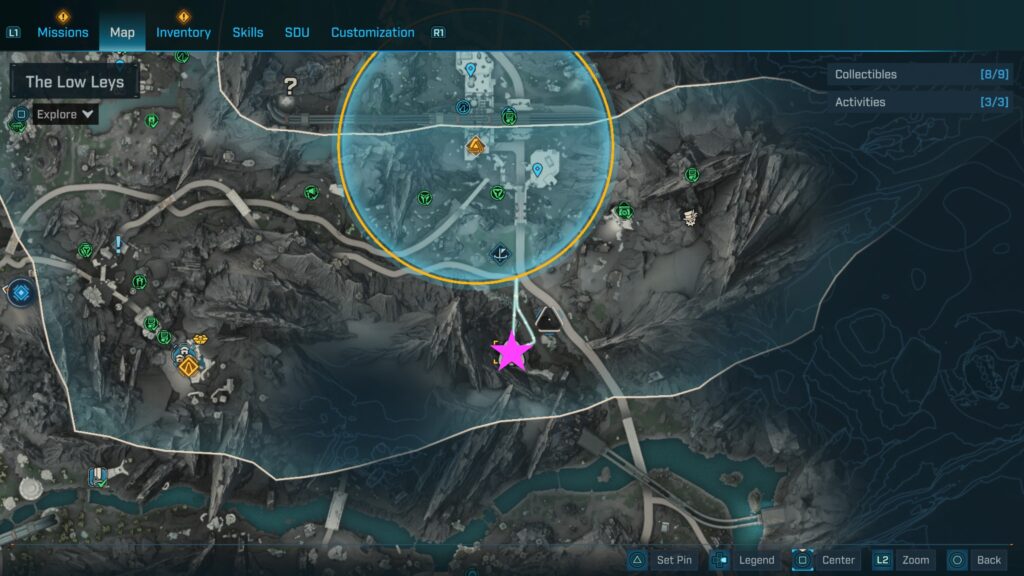This screenshot has height=576, width=1024.
Task: Switch to the Missions tab
Action: (63, 32)
